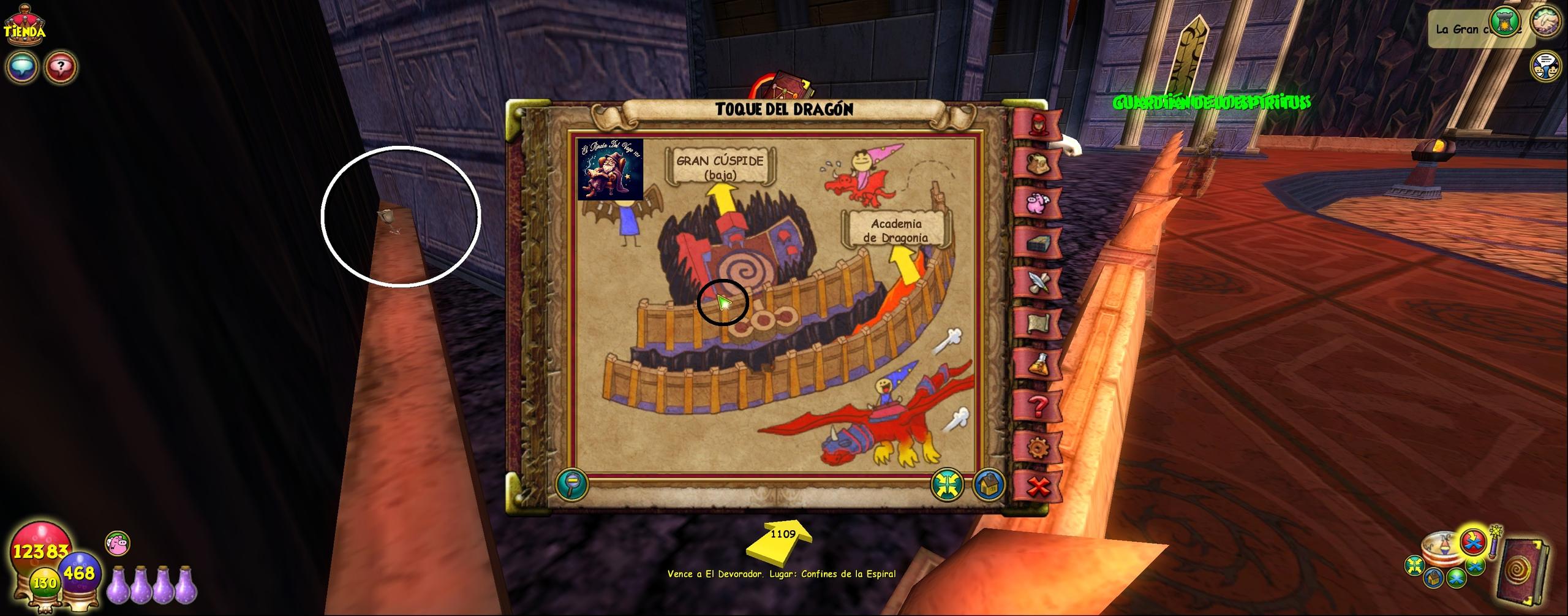Open the backpack tab
This screenshot has width=1568, height=616.
[1038, 163]
